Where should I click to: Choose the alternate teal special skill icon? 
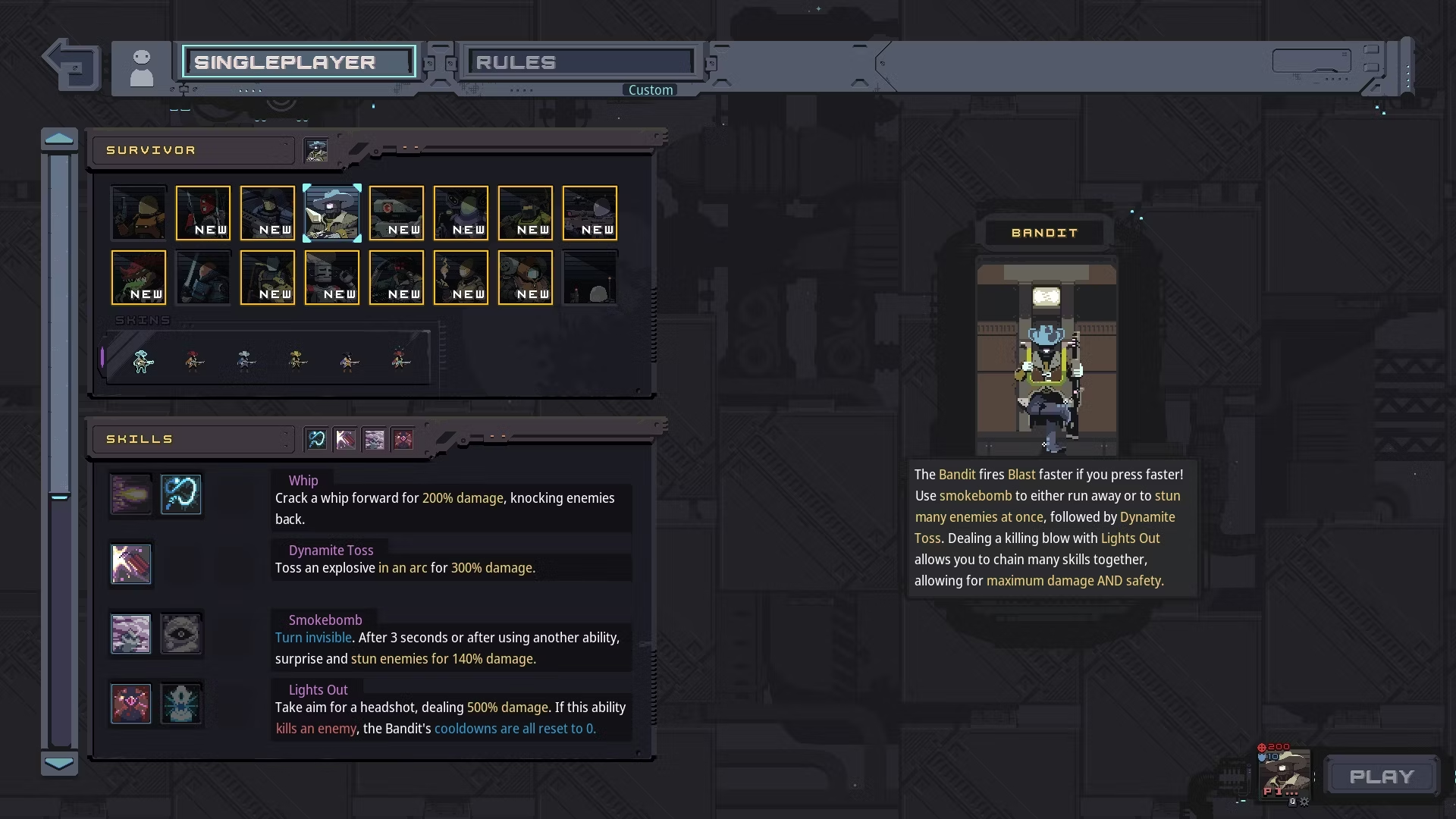pos(181,704)
